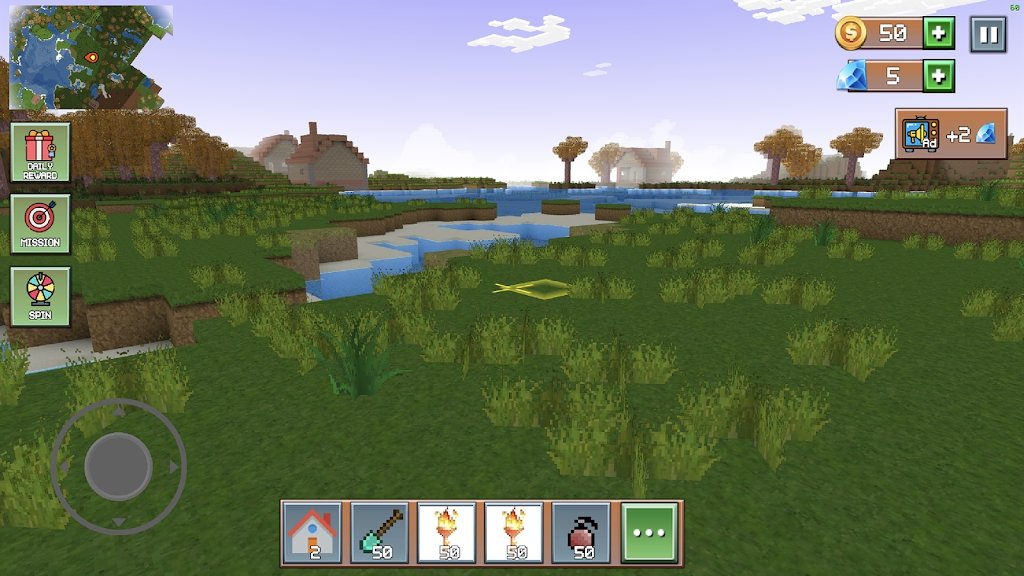
Task: Open the full inventory with three-dots button
Action: (x=649, y=533)
